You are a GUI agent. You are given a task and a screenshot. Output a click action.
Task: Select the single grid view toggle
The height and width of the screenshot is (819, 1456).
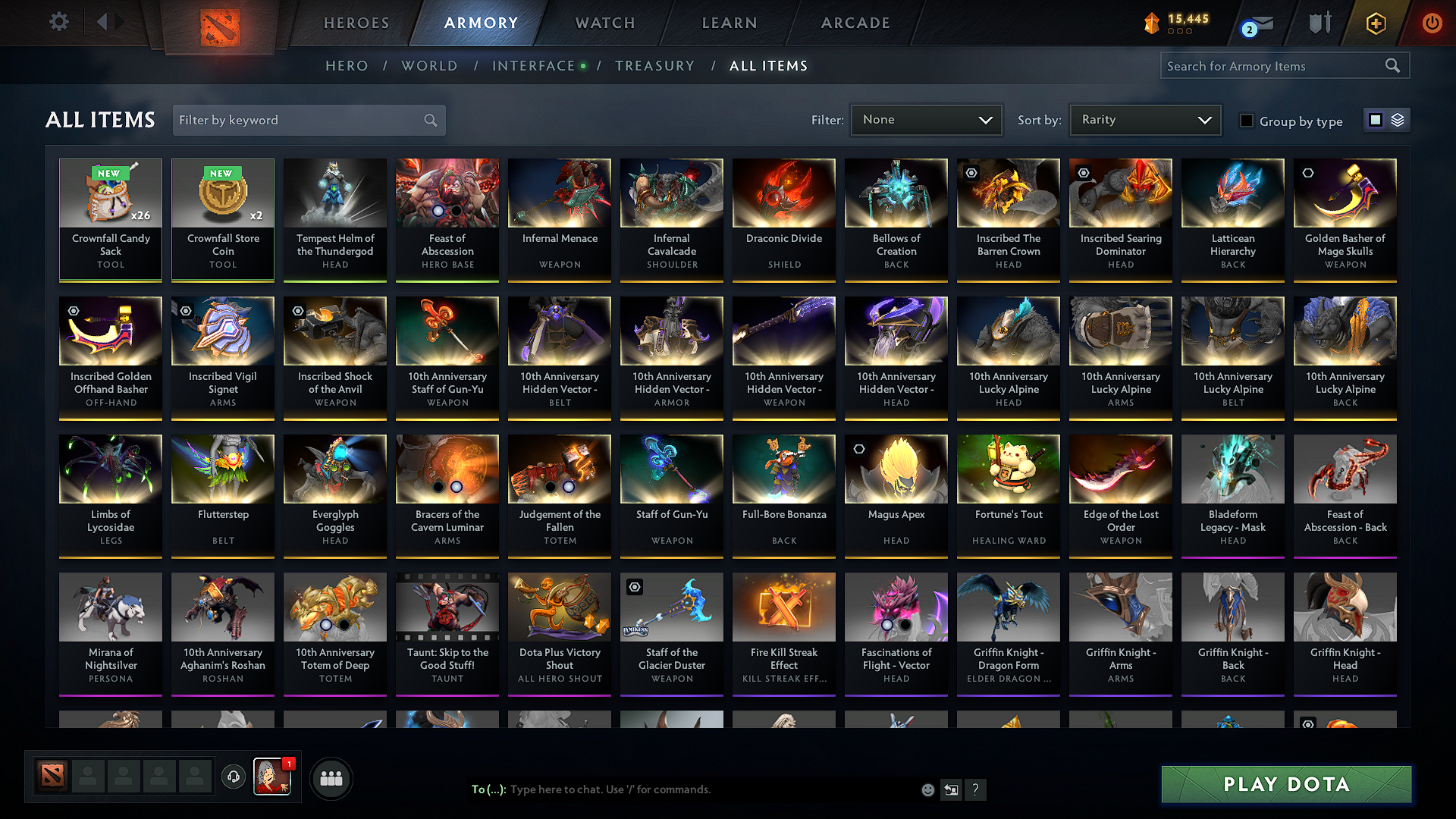(x=1376, y=120)
